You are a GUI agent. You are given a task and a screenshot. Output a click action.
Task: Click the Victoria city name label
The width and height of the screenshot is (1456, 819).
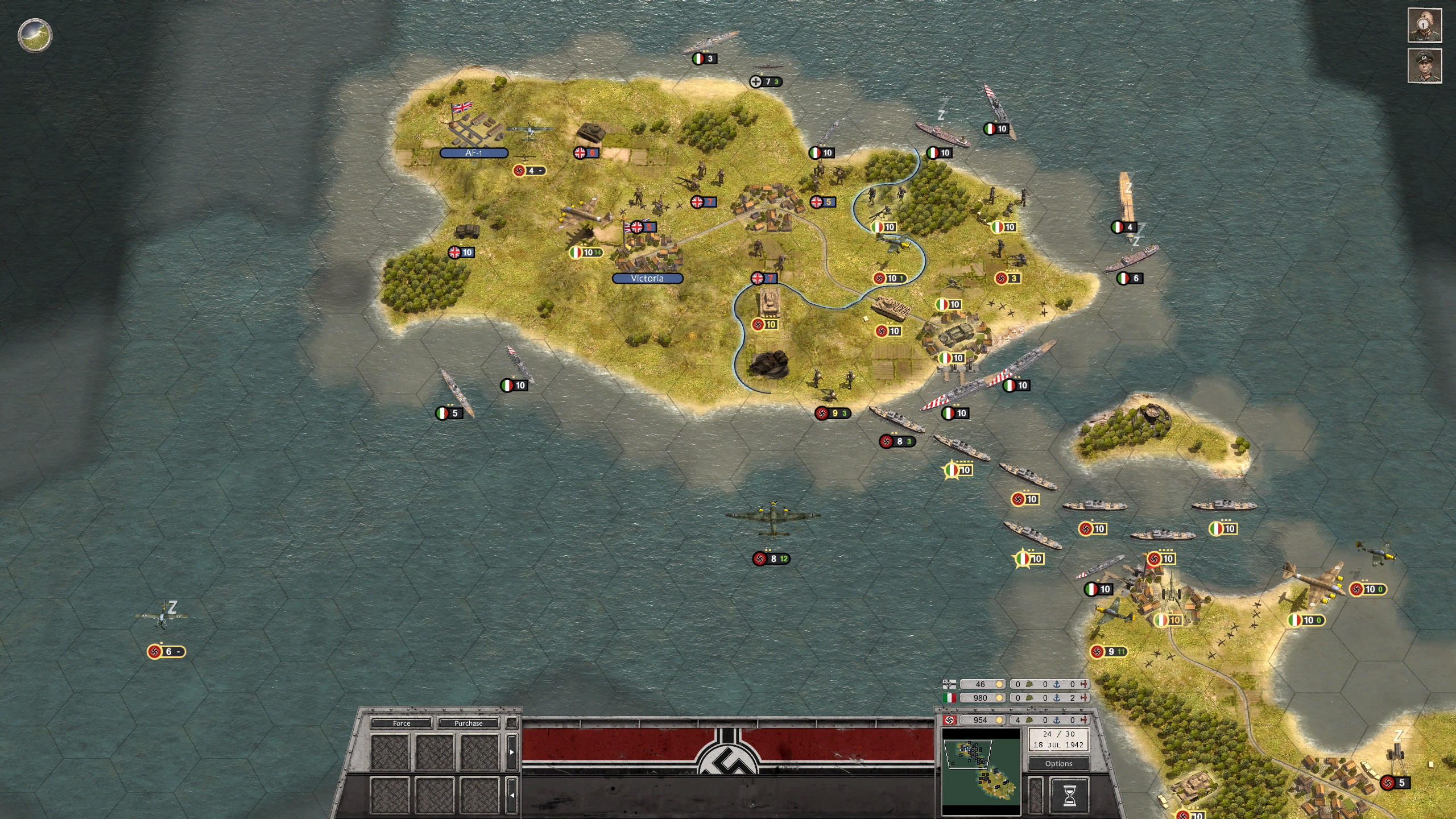[x=647, y=279]
